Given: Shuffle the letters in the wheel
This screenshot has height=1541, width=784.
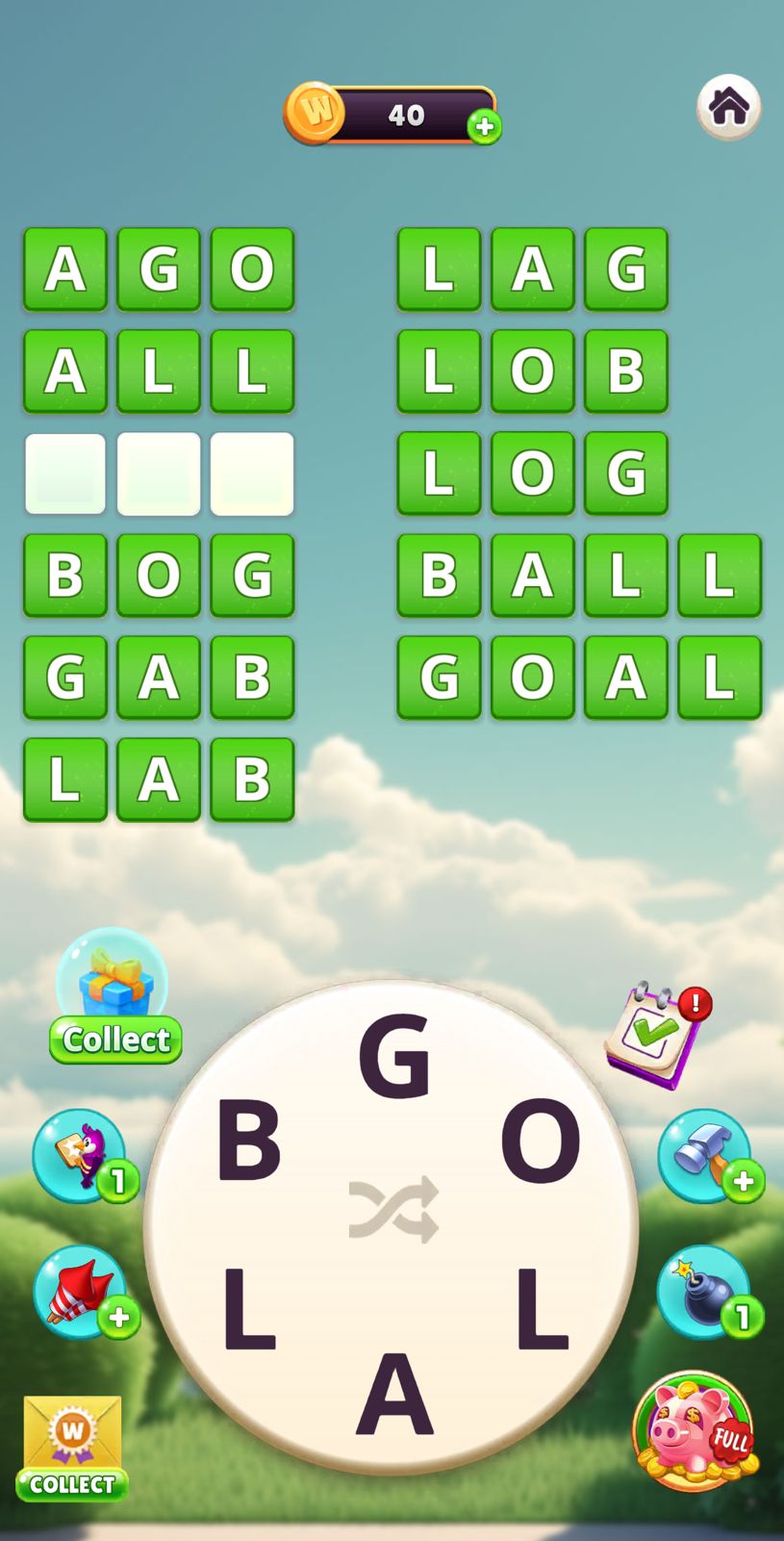Looking at the screenshot, I should click(x=392, y=1209).
